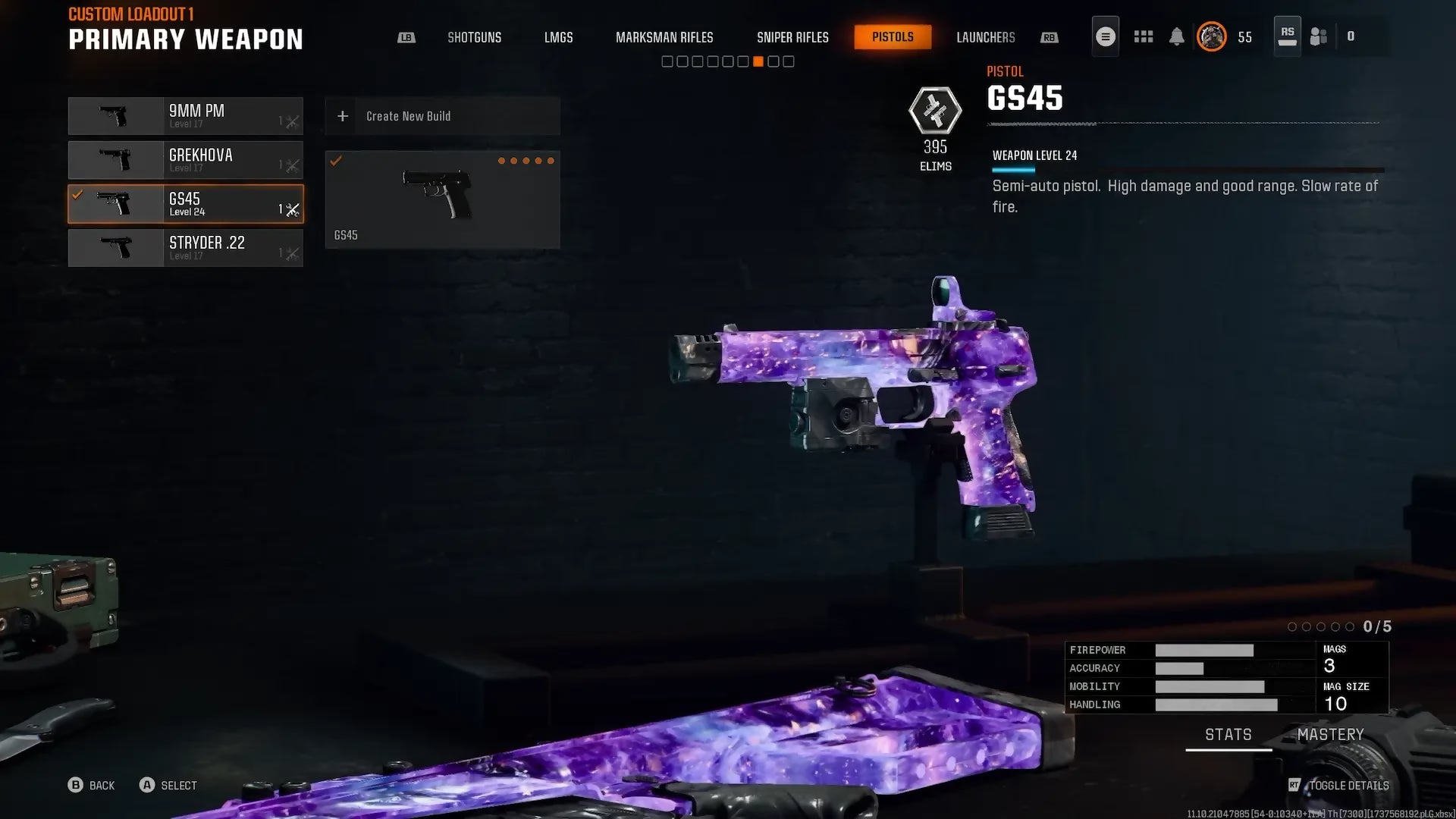Choose the 9MM PM pistol
1456x819 pixels.
186,116
